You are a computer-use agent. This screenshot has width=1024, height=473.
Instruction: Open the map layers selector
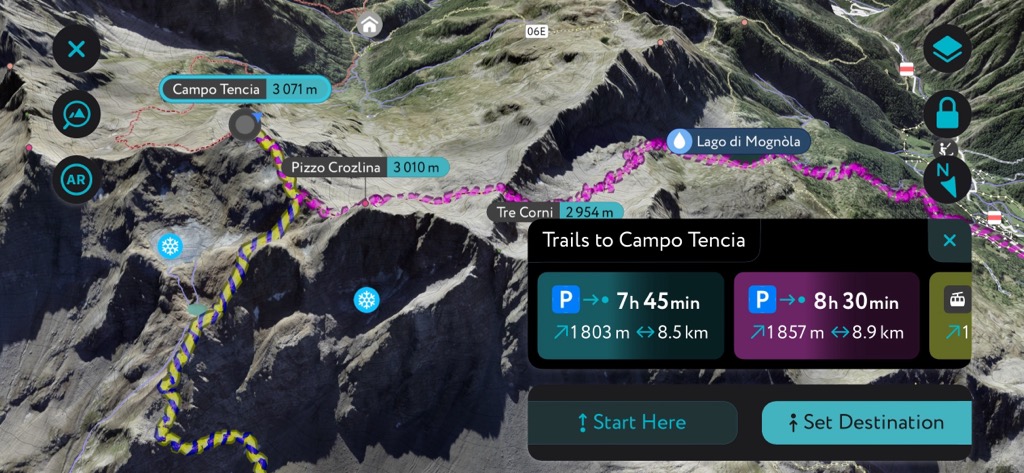click(946, 49)
